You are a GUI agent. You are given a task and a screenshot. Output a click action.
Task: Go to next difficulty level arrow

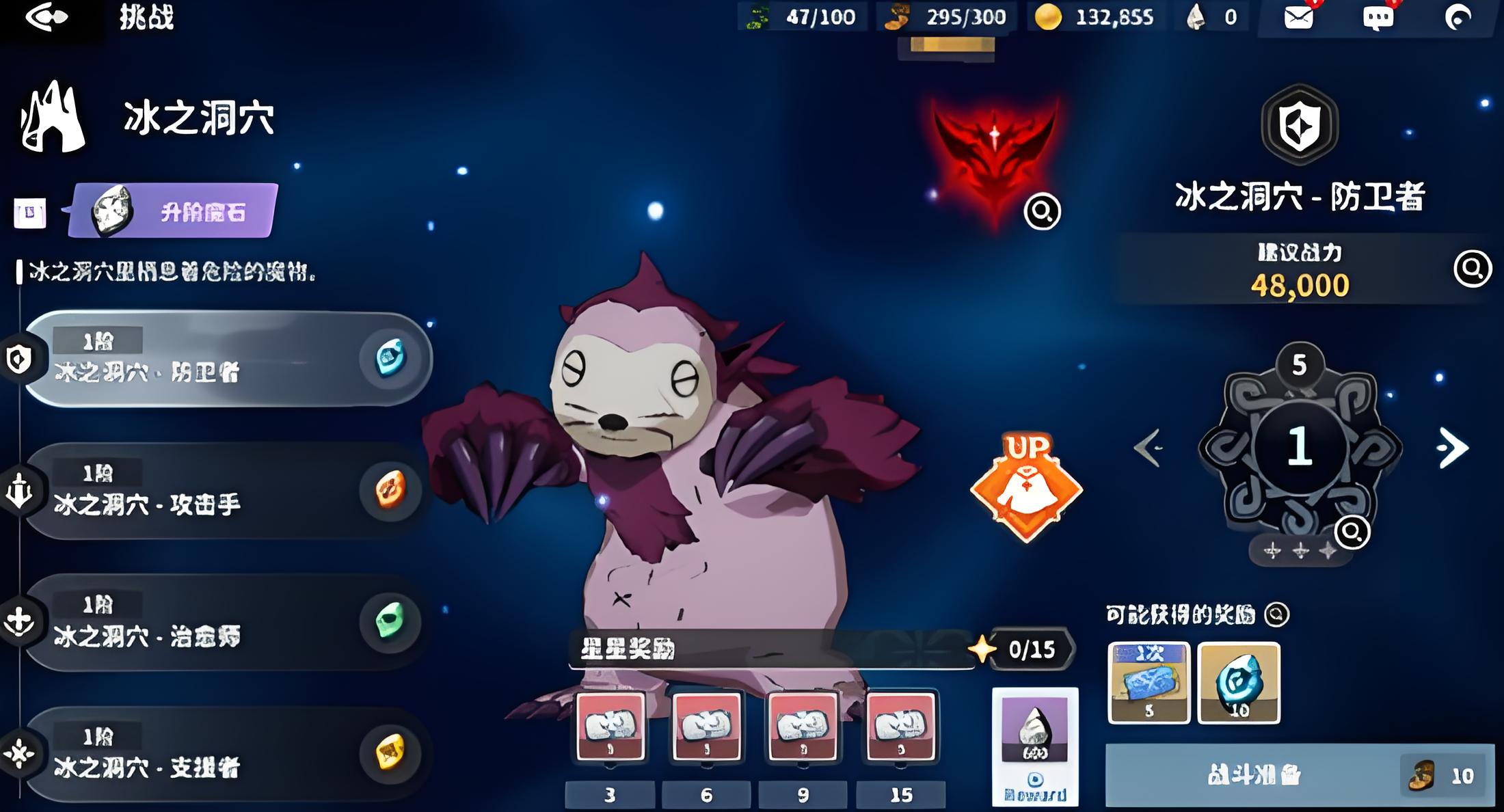(x=1452, y=448)
